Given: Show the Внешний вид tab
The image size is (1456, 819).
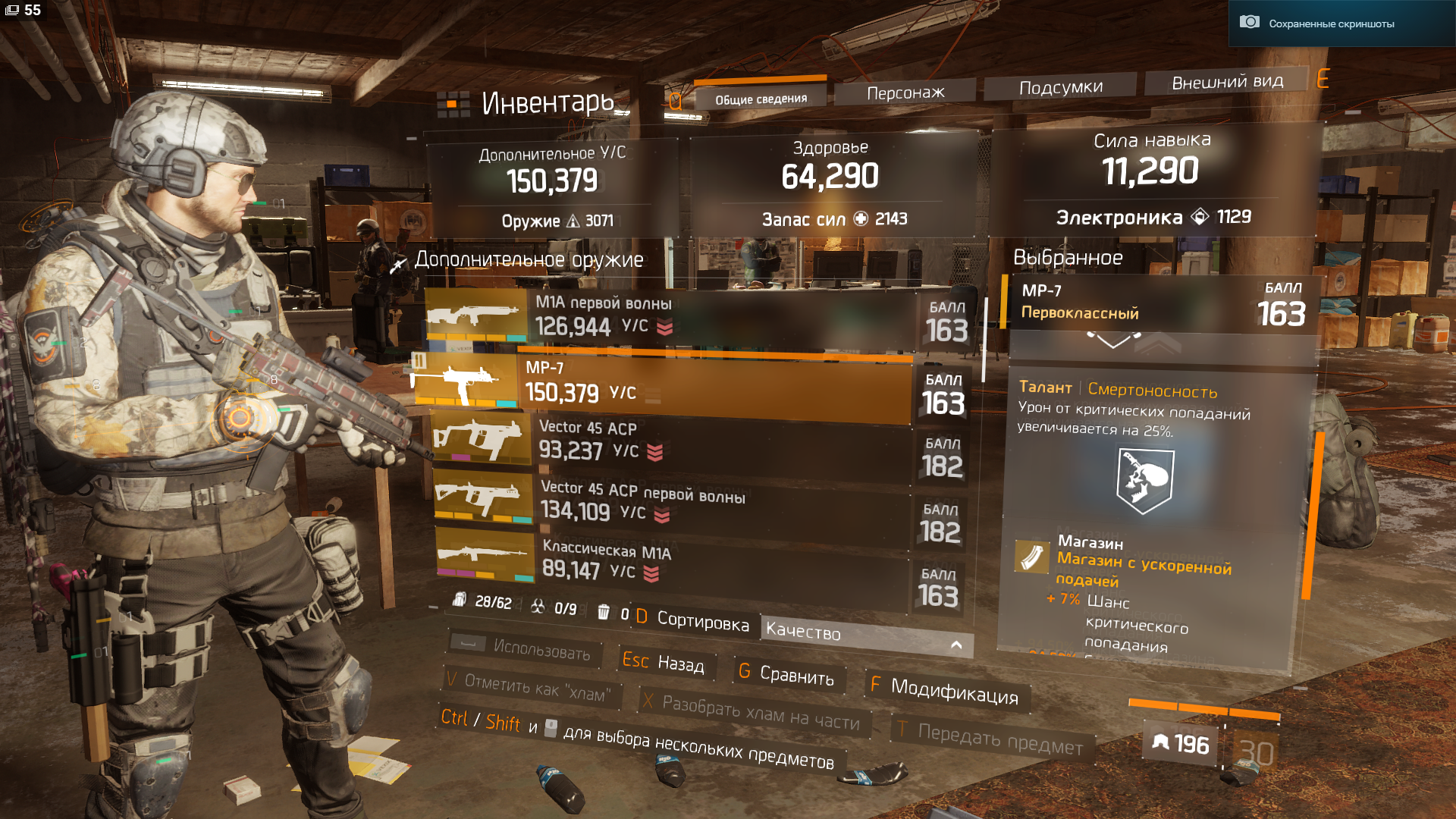Looking at the screenshot, I should [x=1226, y=82].
